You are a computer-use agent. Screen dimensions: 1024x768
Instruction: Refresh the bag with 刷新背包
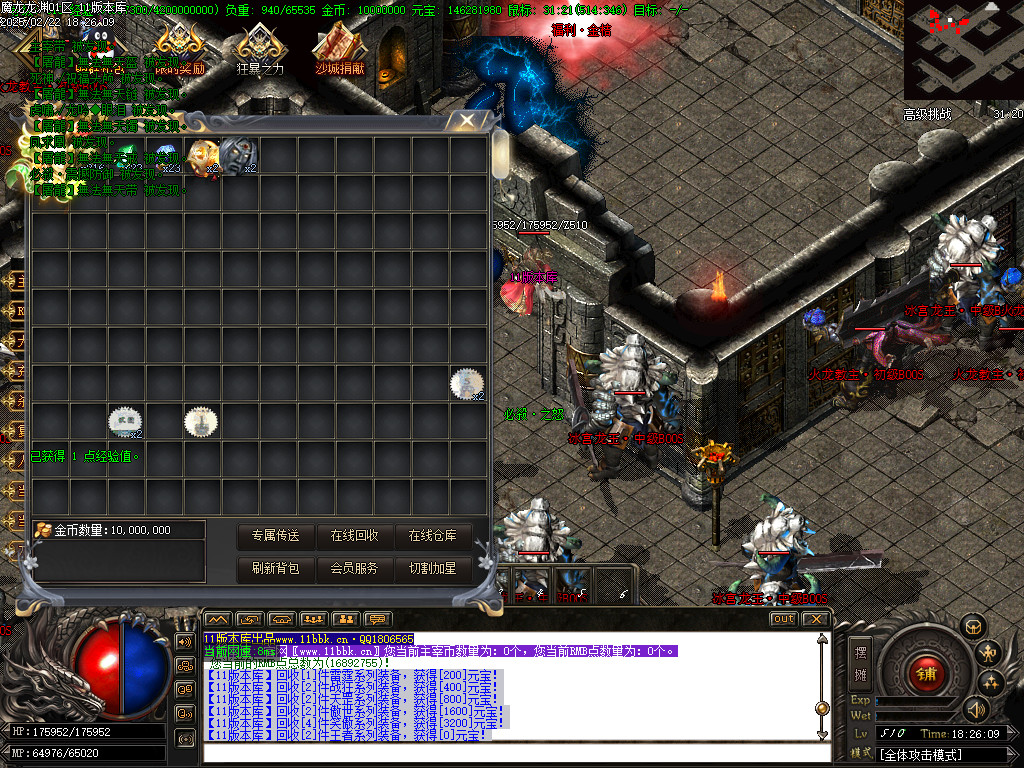click(275, 568)
